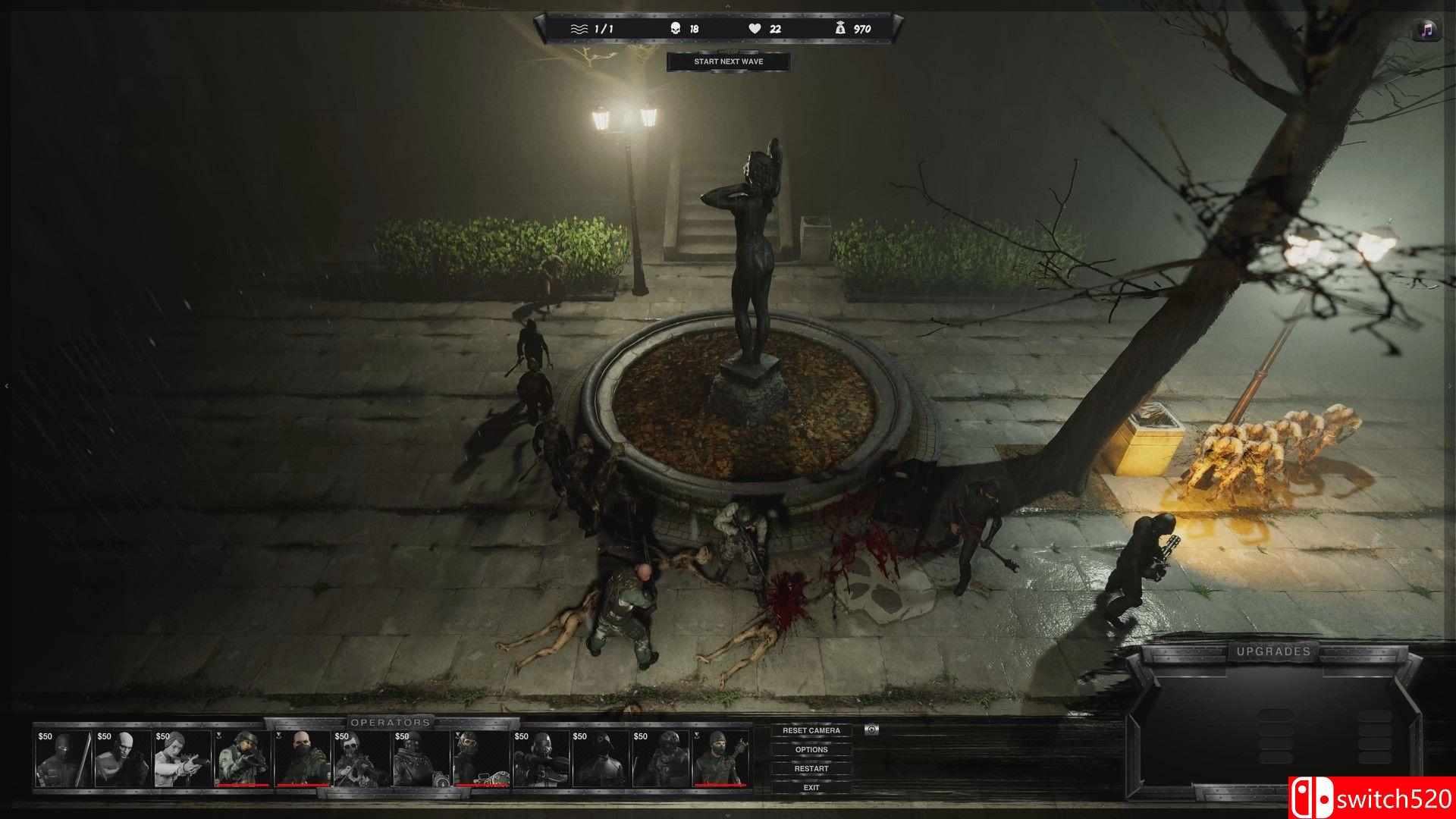Open the OPTIONS menu entry

[x=813, y=749]
